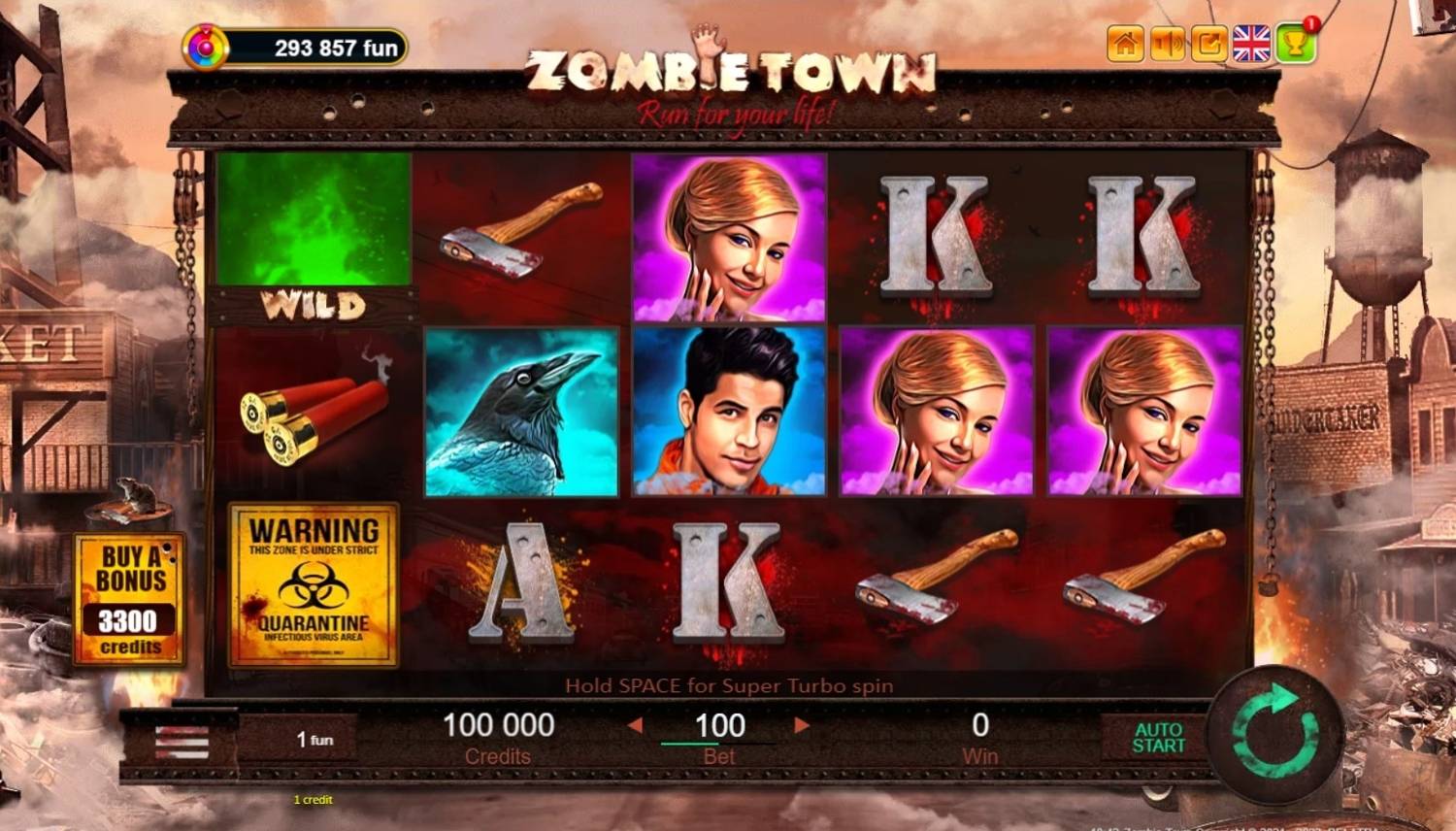1456x831 pixels.
Task: Open achievements via the trophy icon
Action: [1294, 45]
